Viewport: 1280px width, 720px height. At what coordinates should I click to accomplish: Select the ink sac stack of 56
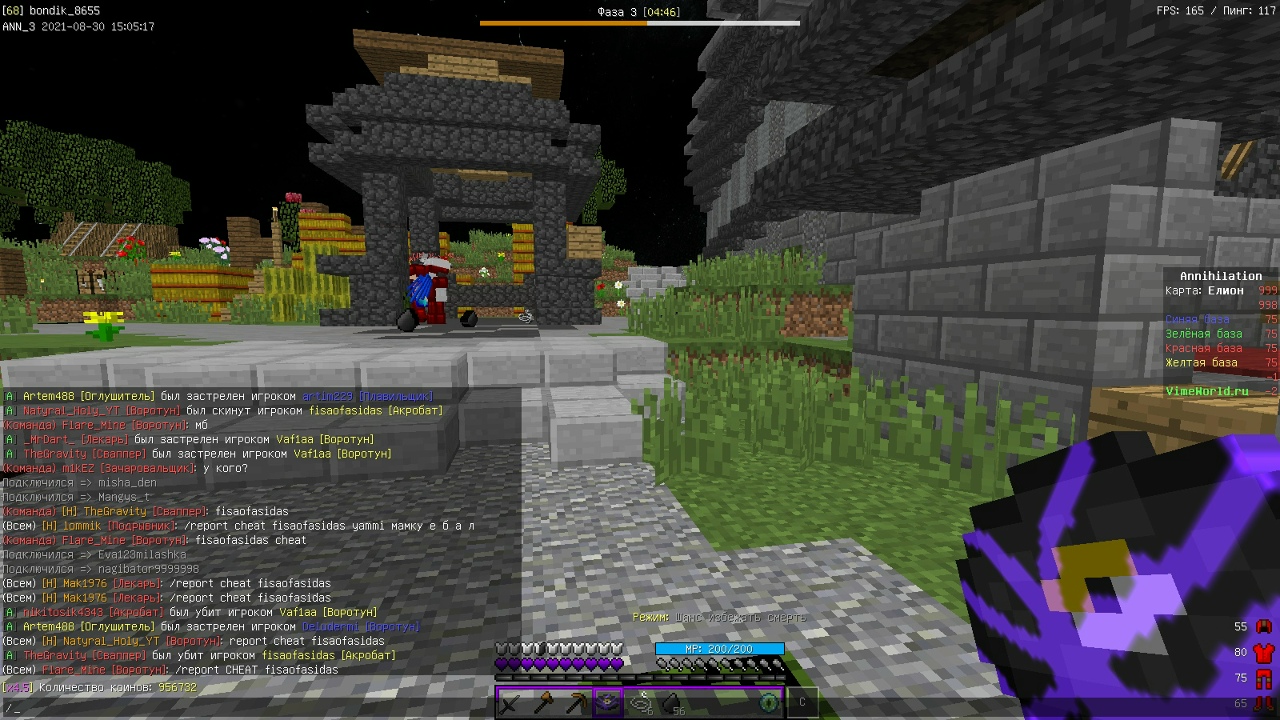point(672,703)
